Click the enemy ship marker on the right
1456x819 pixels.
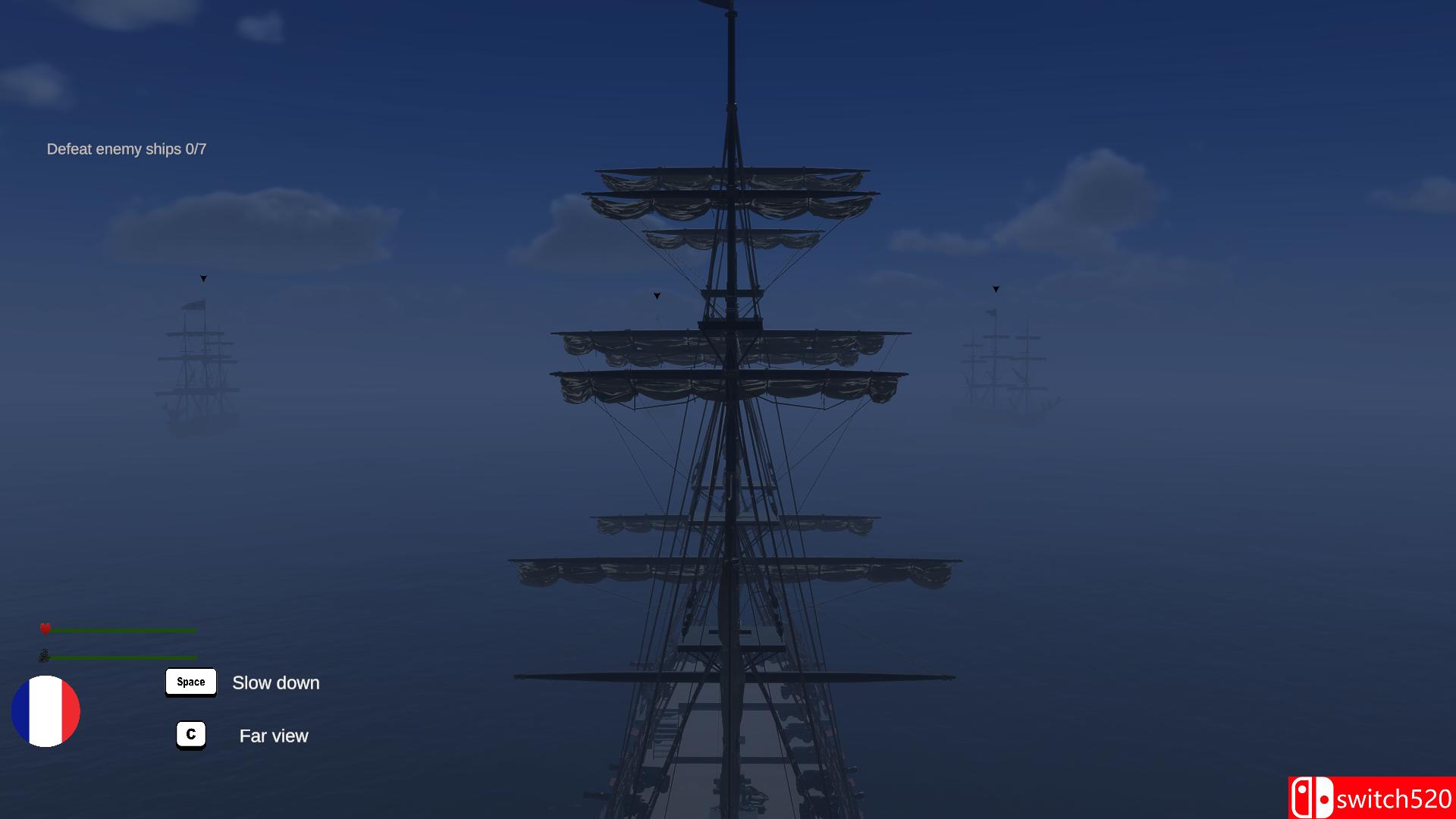[995, 288]
